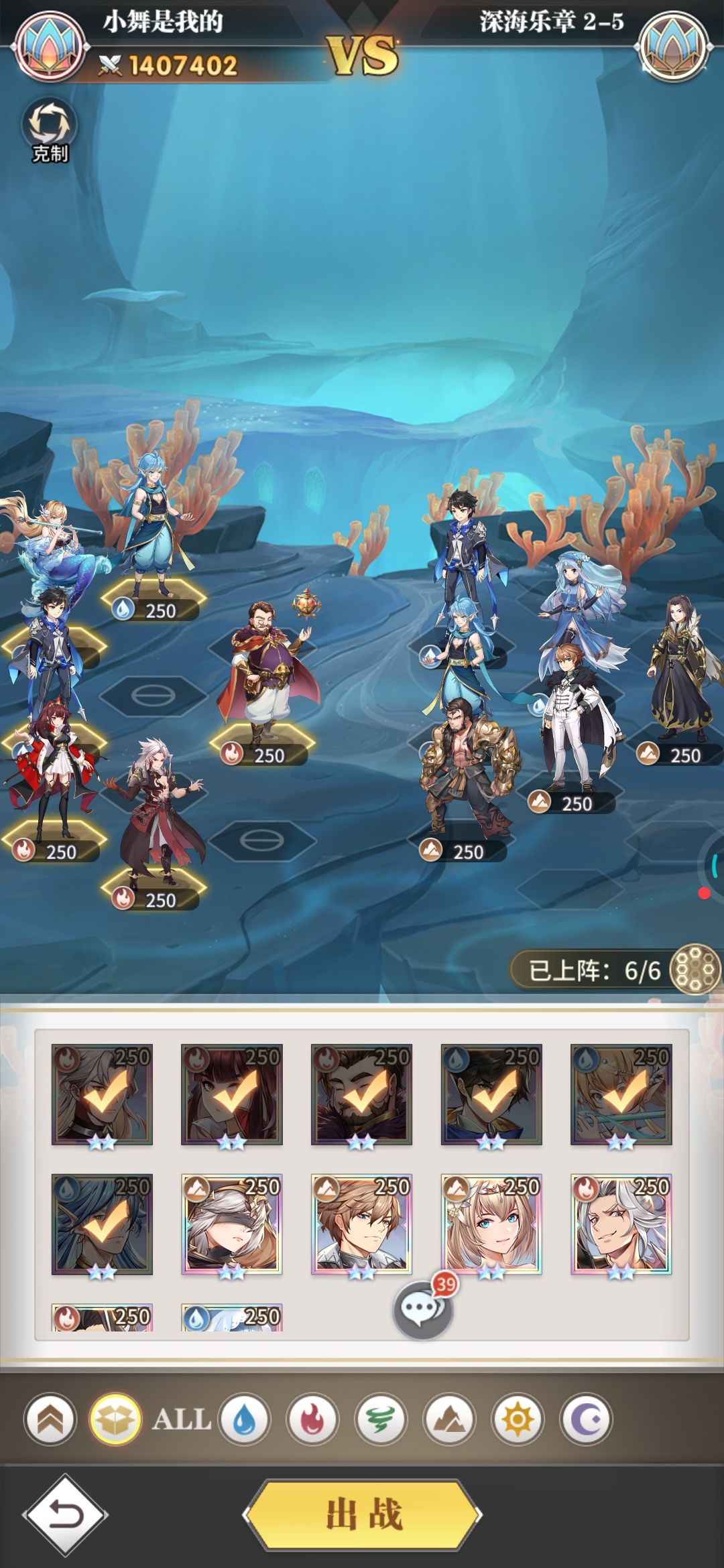The width and height of the screenshot is (724, 1568).
Task: Open the chat bubble with 39 messages
Action: point(423,1309)
